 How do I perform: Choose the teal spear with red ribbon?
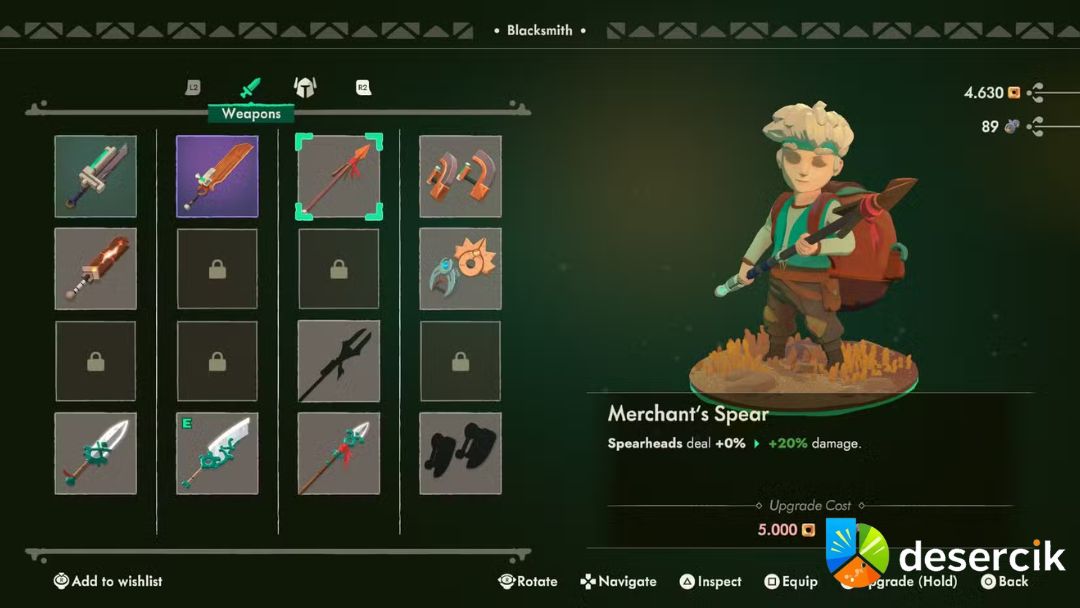point(339,453)
